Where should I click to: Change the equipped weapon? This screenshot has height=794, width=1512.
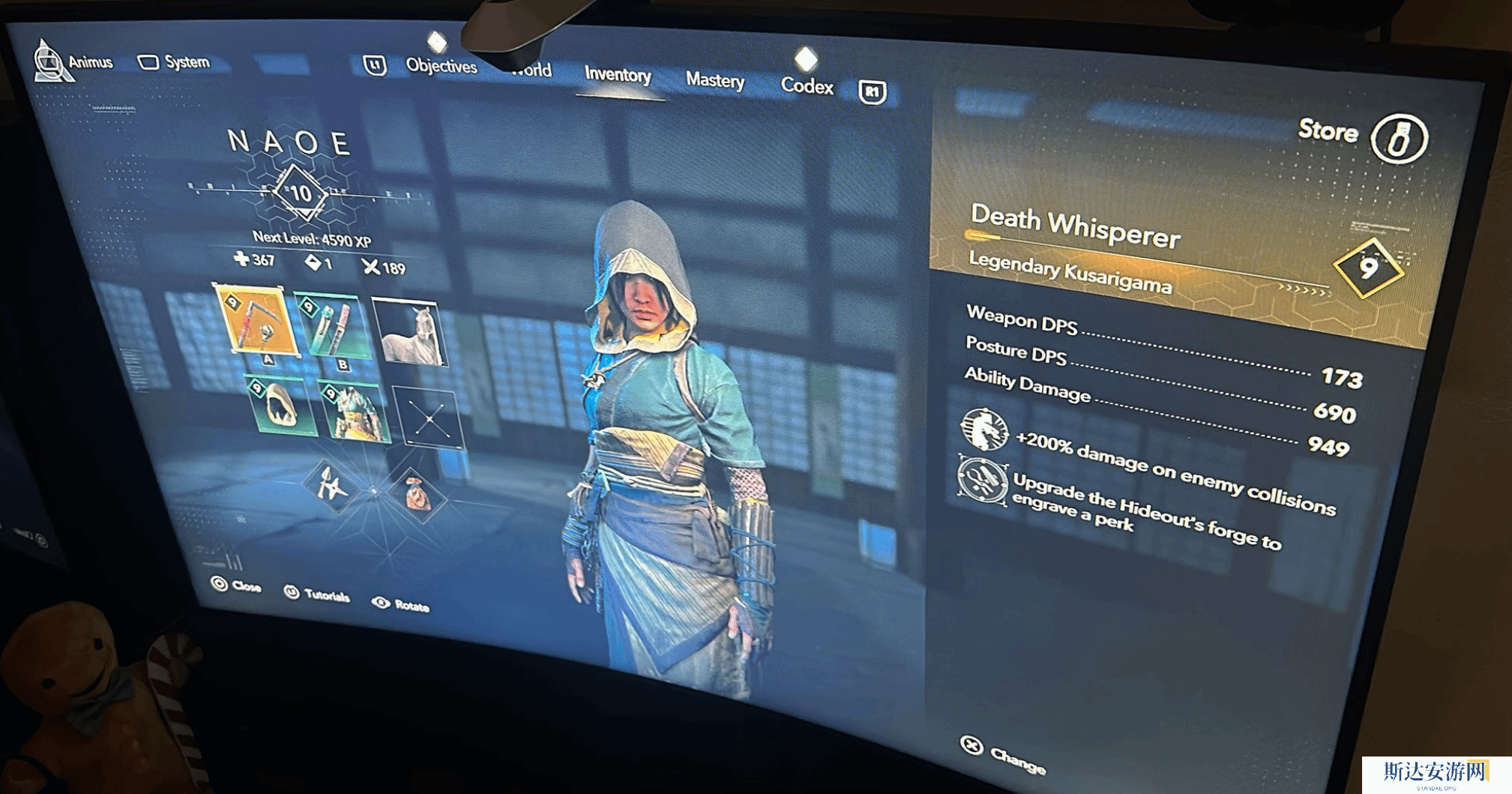click(1004, 754)
